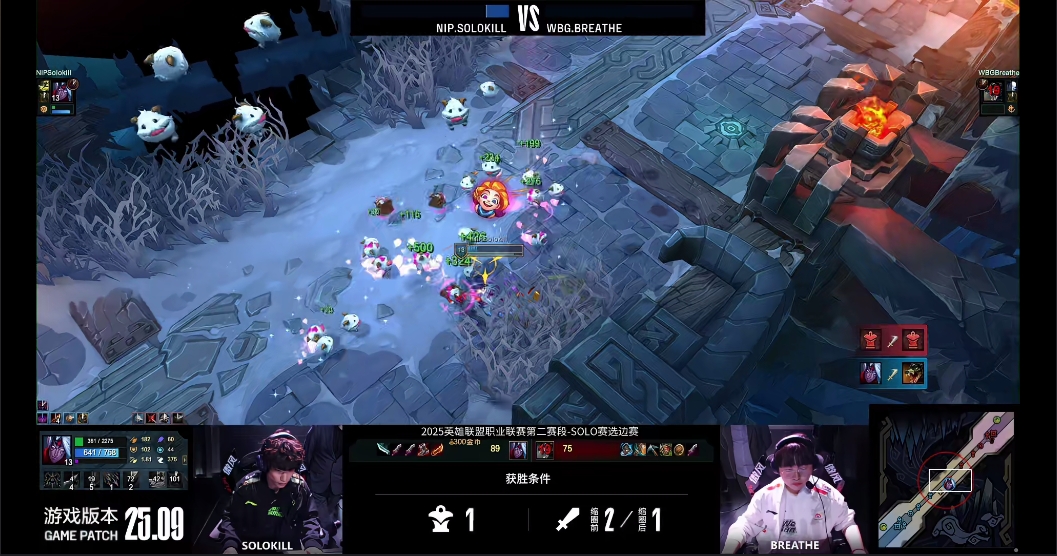Select WBGBreathe's champion portrait in the right sidebar
This screenshot has height=556, width=1057.
coord(994,91)
